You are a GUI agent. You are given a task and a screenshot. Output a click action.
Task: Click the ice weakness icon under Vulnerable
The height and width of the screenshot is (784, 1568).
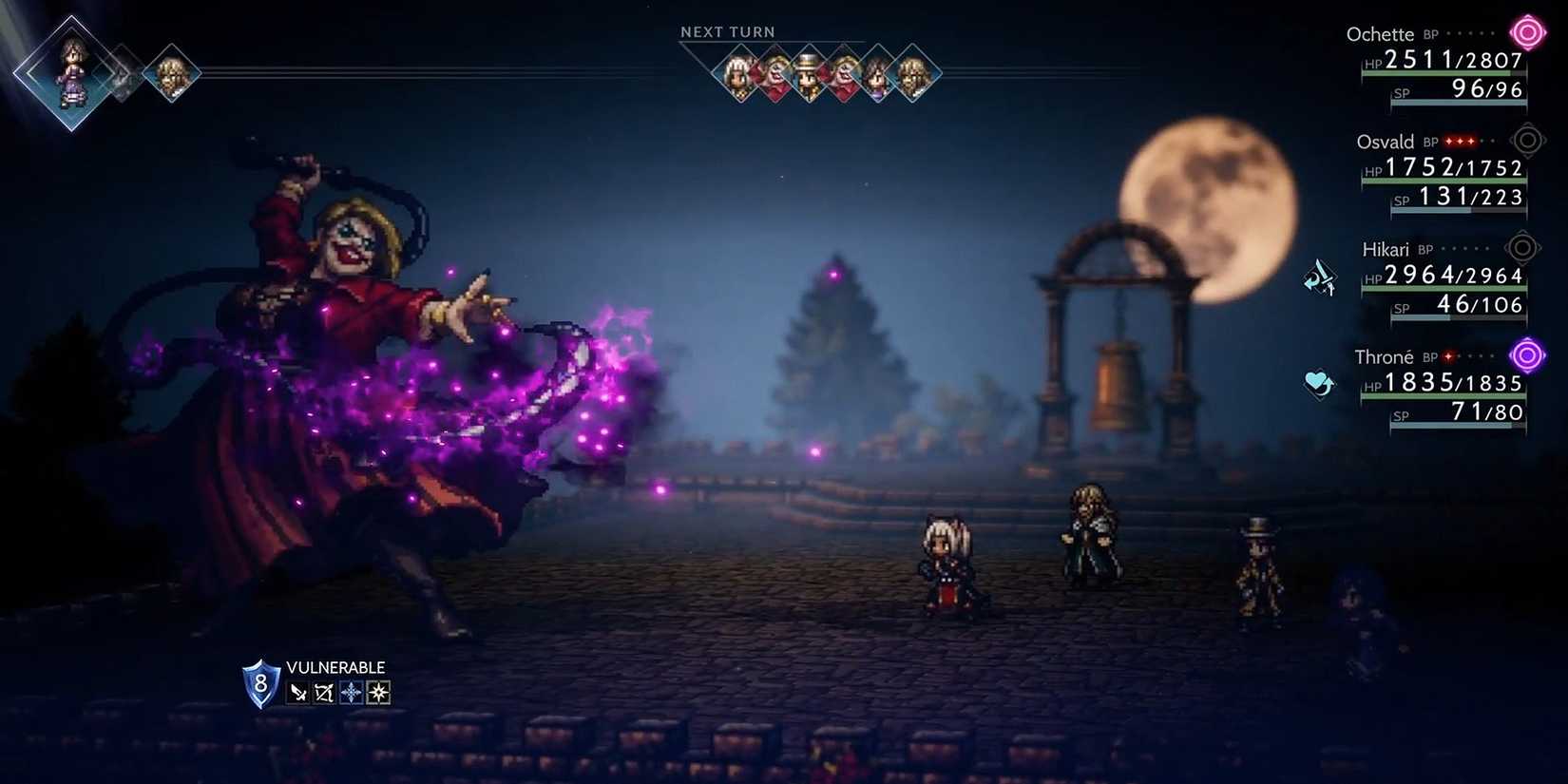tap(350, 692)
